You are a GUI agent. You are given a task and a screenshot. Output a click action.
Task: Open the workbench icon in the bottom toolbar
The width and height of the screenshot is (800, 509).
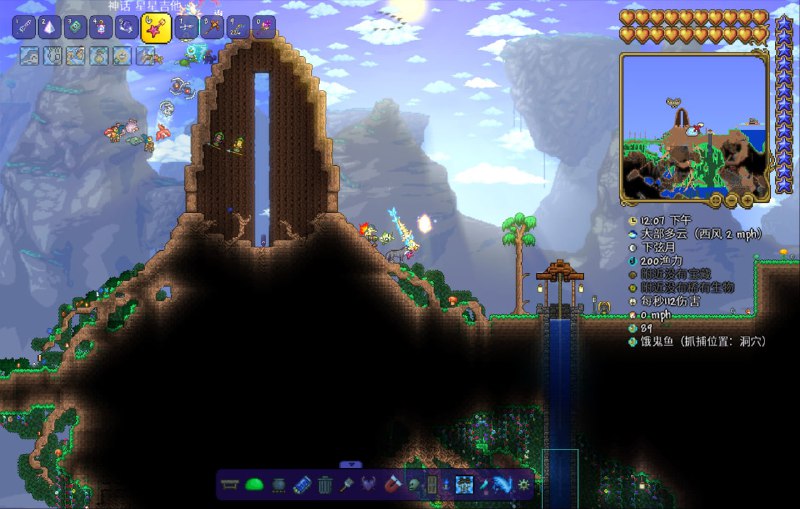[231, 485]
